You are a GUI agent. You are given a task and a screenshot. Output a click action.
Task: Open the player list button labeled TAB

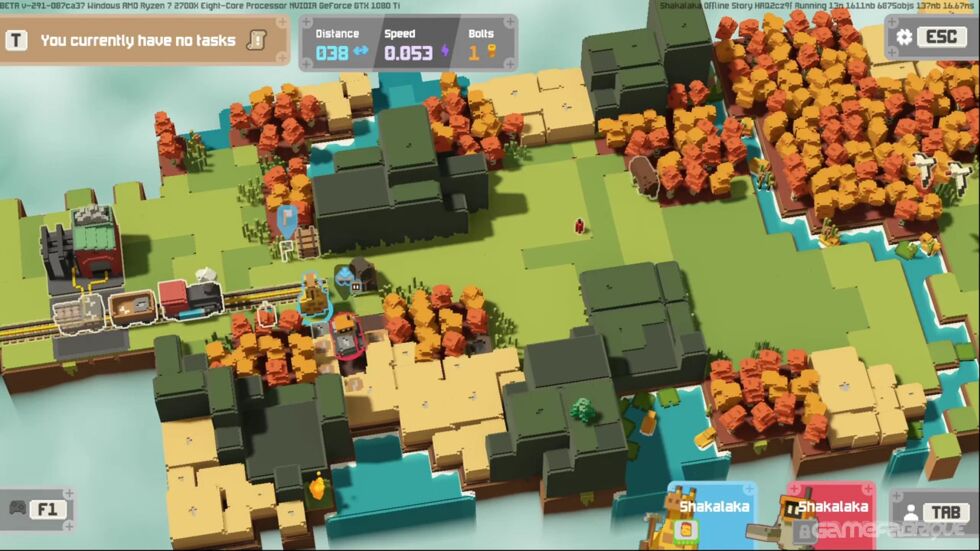(934, 512)
